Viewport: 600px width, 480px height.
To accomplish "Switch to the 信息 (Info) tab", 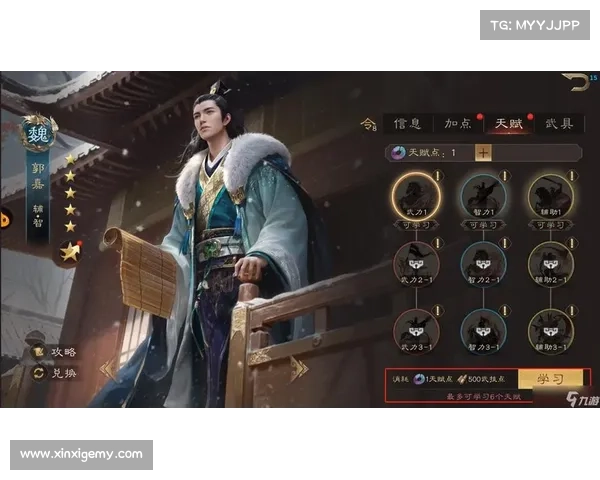I will point(408,124).
